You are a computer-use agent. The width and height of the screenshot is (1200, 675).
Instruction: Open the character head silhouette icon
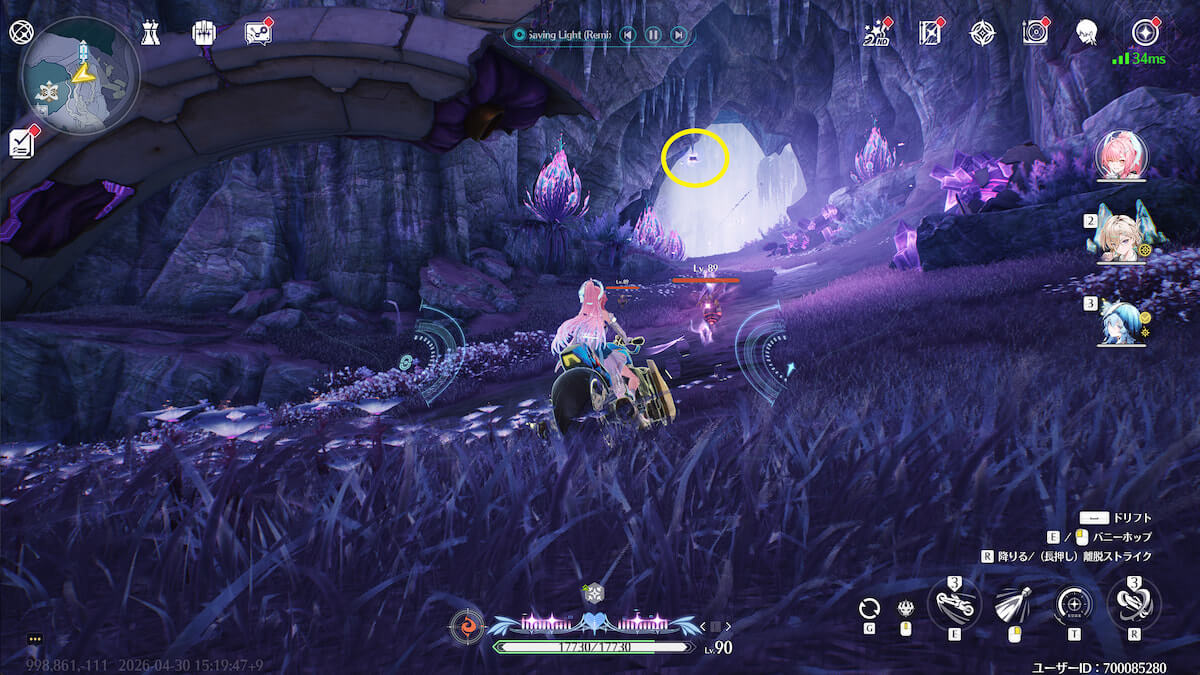[1087, 33]
